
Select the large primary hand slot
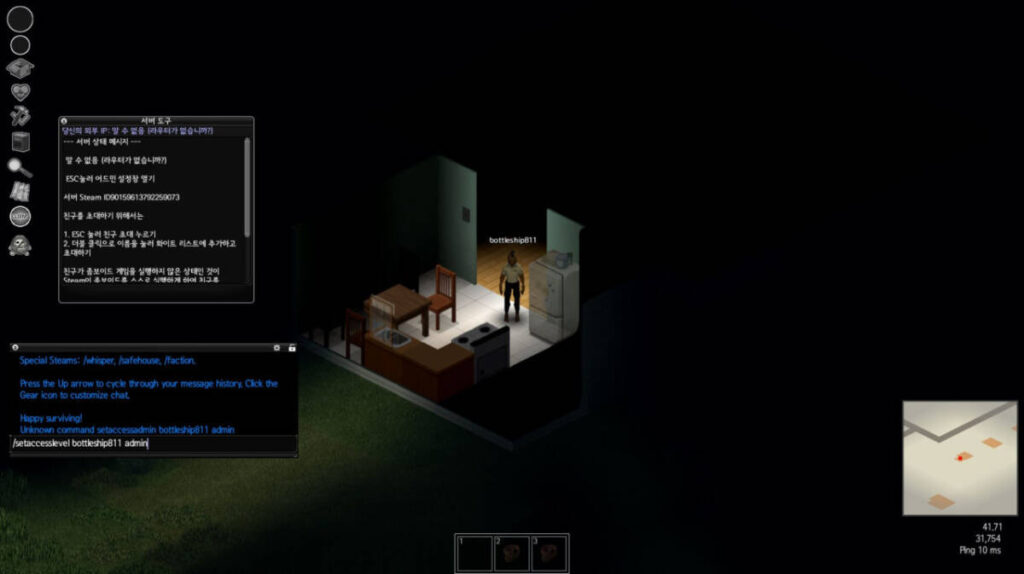pyautogui.click(x=20, y=18)
